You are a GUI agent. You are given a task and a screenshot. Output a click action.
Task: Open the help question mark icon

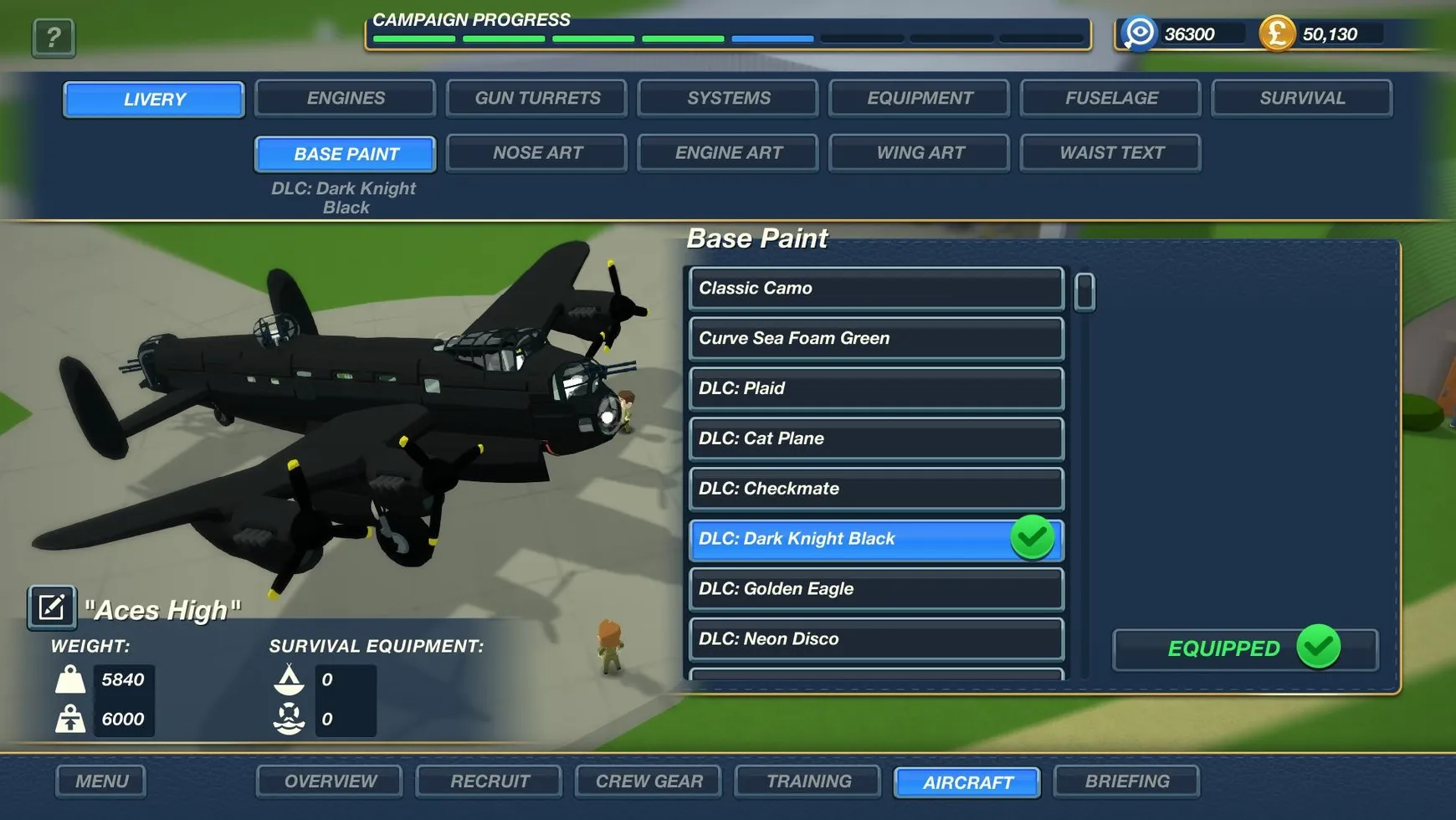click(x=53, y=37)
